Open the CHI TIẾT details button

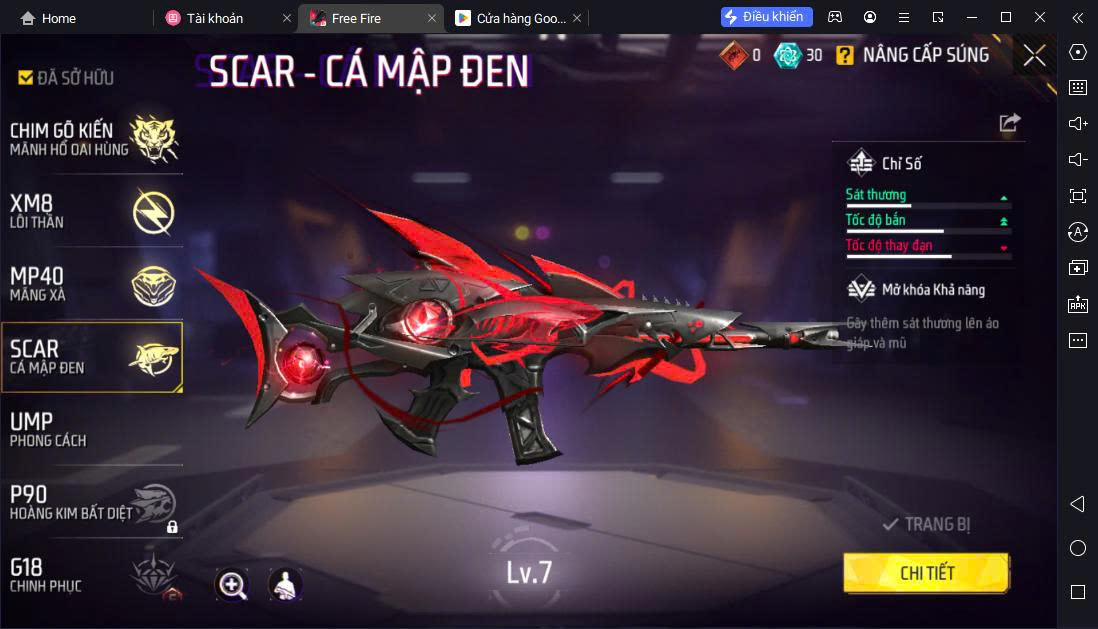(x=926, y=573)
